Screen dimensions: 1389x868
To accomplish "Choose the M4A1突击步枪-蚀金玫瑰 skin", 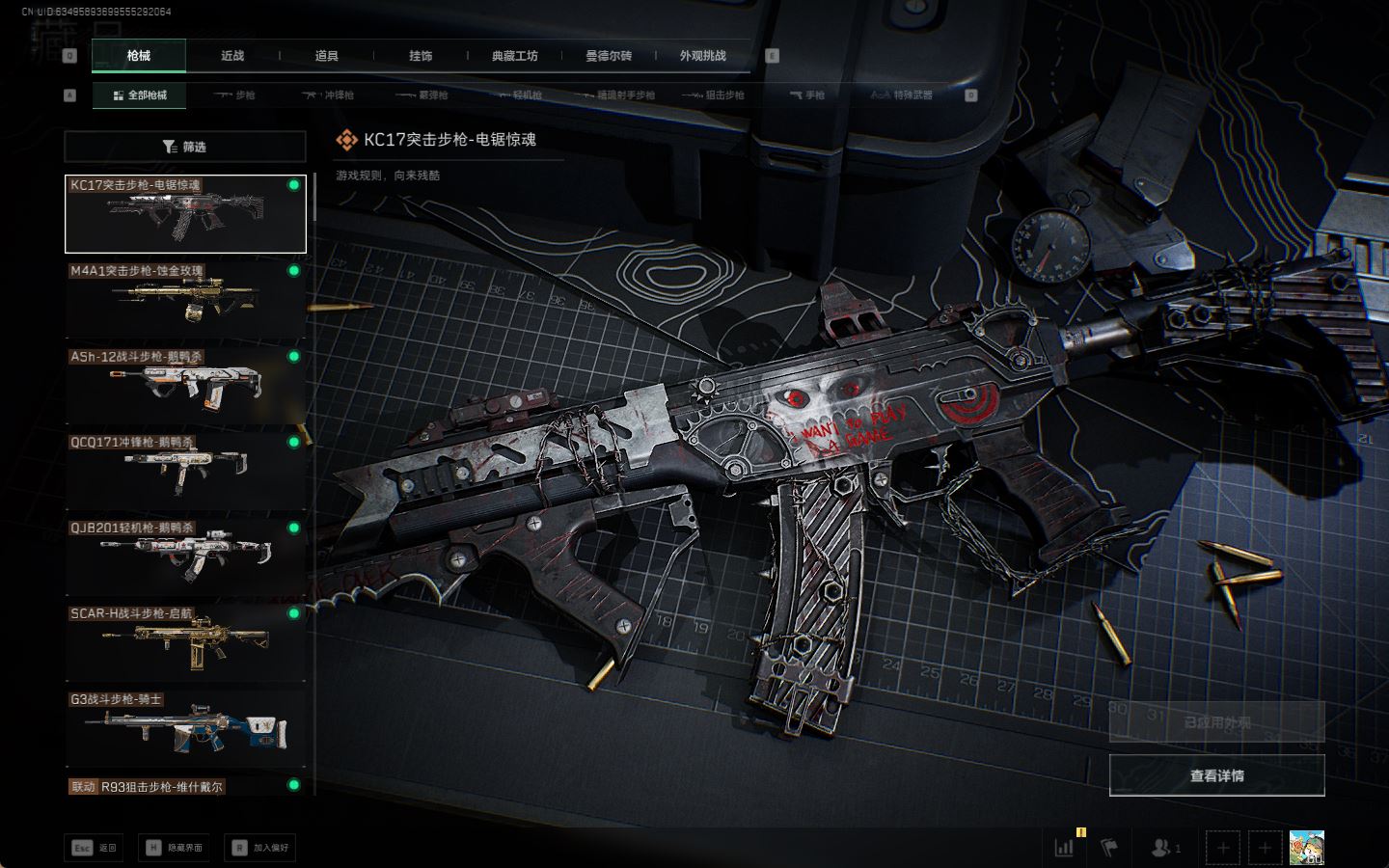I will tap(185, 299).
